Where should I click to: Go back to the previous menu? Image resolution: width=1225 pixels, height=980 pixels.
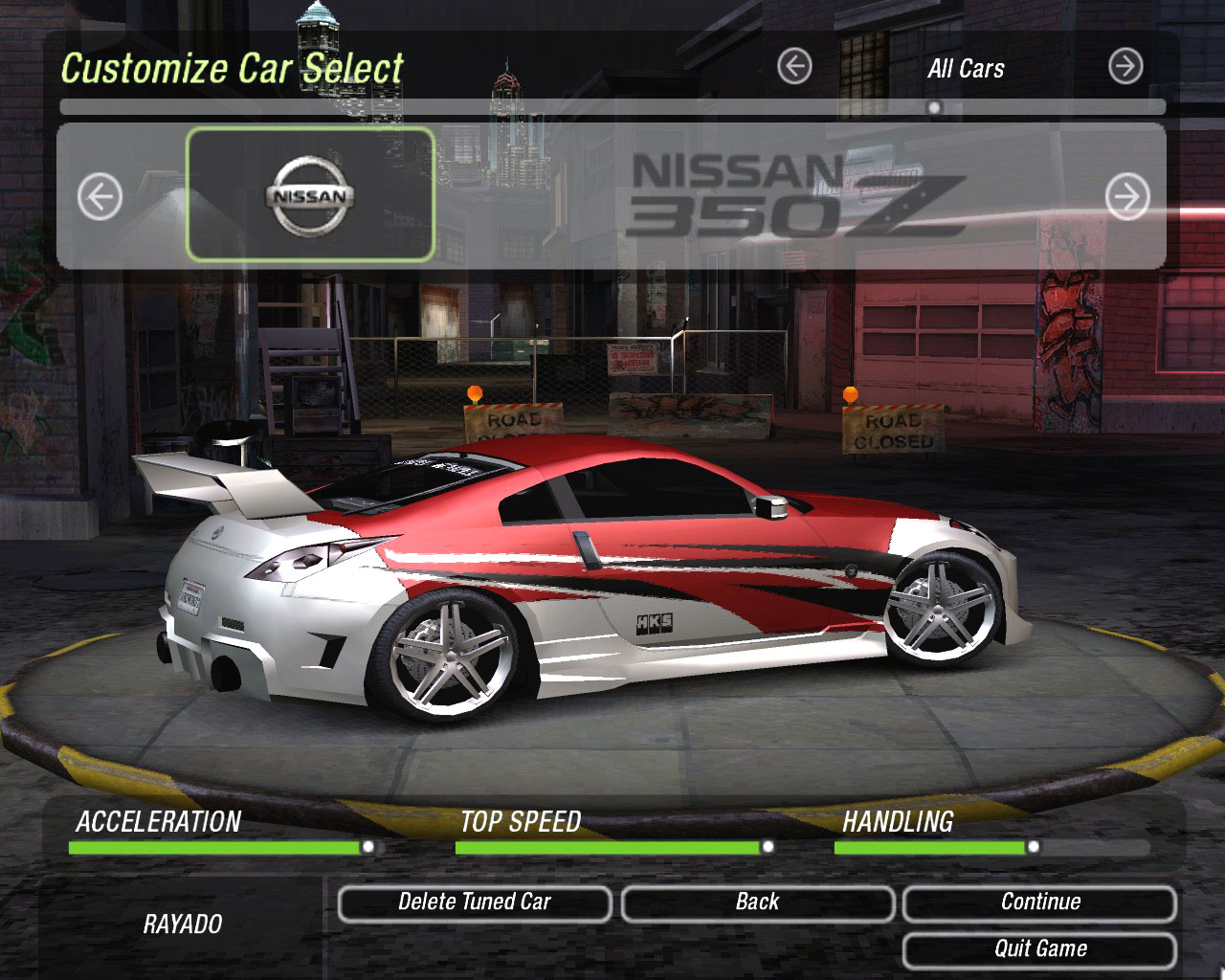[x=757, y=902]
